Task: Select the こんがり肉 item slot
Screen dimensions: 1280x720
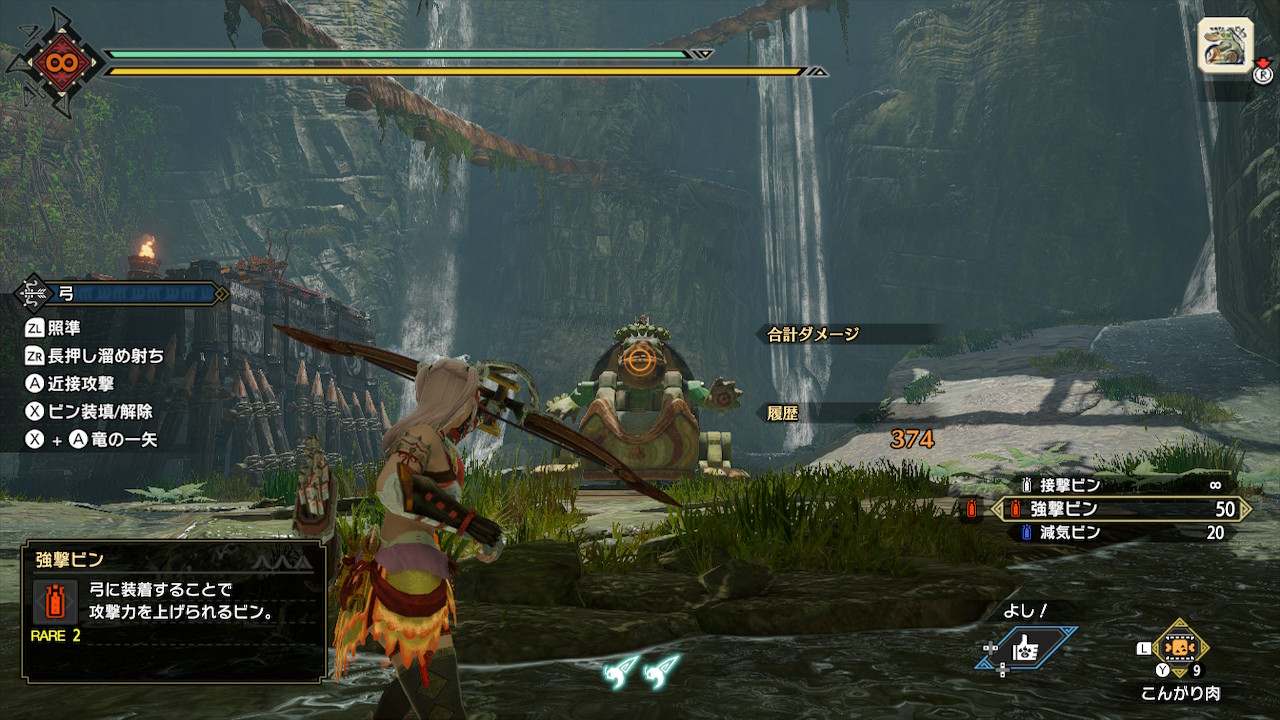Action: pos(1181,647)
